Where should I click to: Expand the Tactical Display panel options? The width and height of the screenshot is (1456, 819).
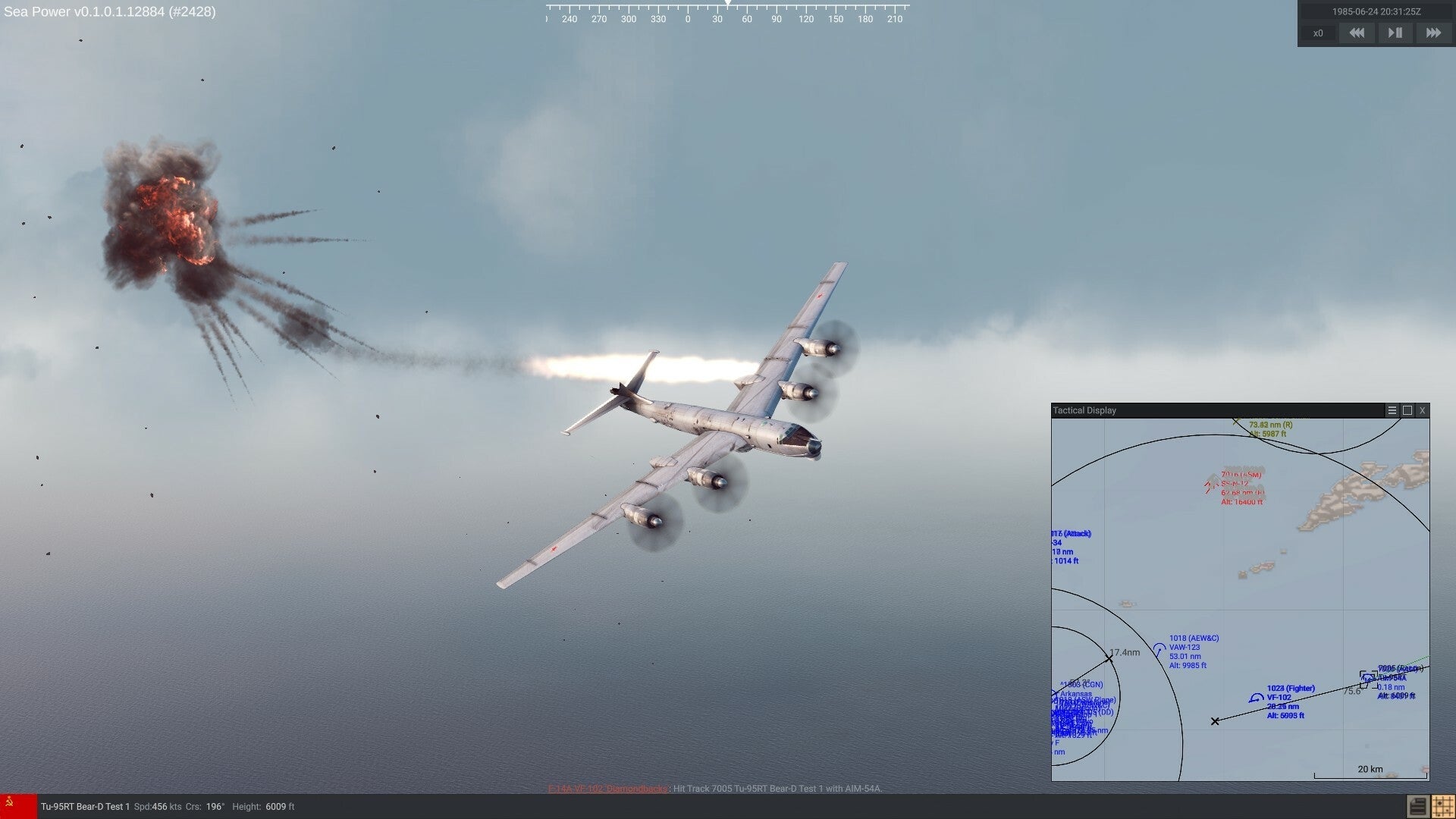(x=1392, y=410)
